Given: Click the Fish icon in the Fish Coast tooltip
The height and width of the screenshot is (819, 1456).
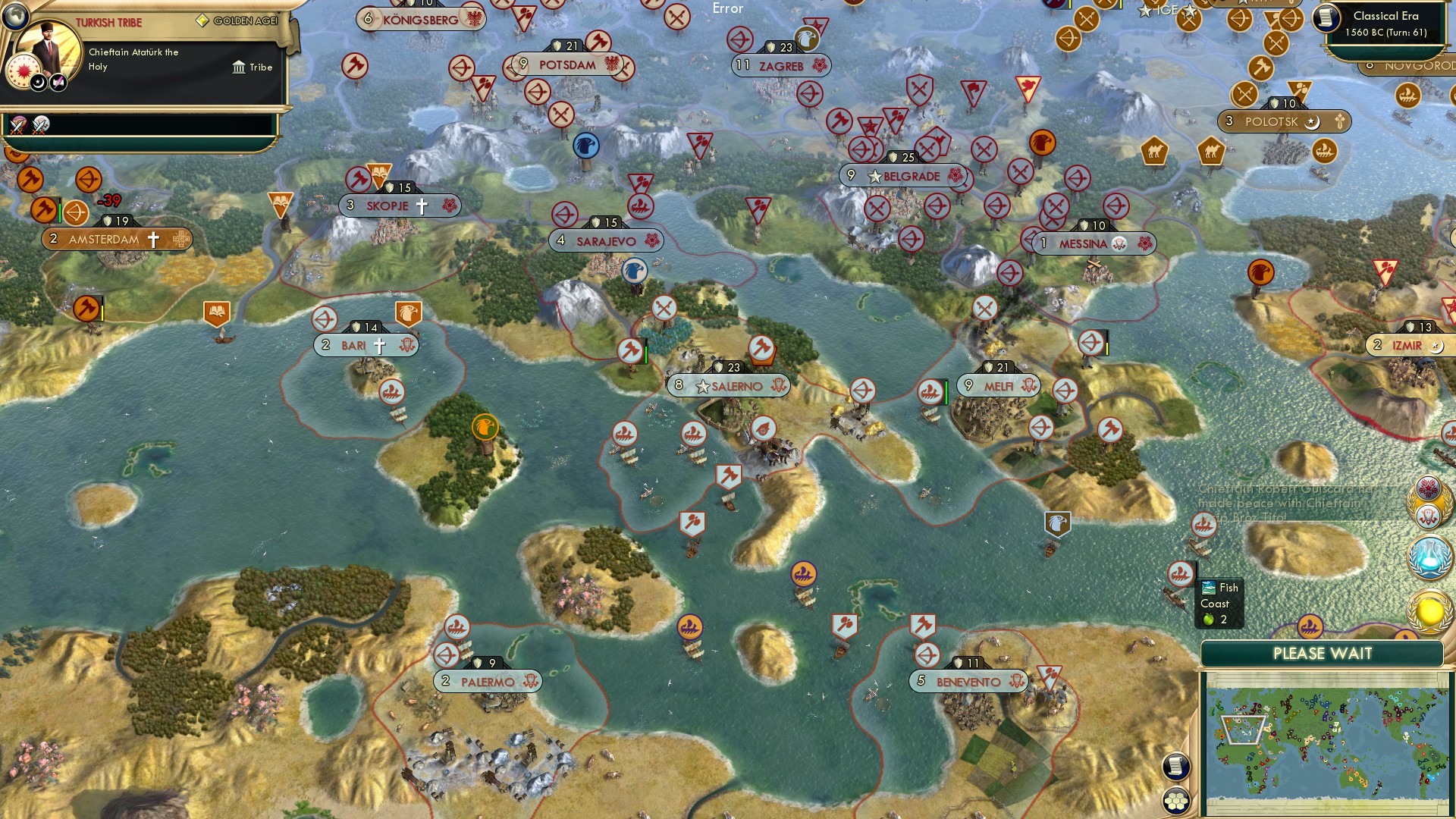Looking at the screenshot, I should coord(1208,588).
